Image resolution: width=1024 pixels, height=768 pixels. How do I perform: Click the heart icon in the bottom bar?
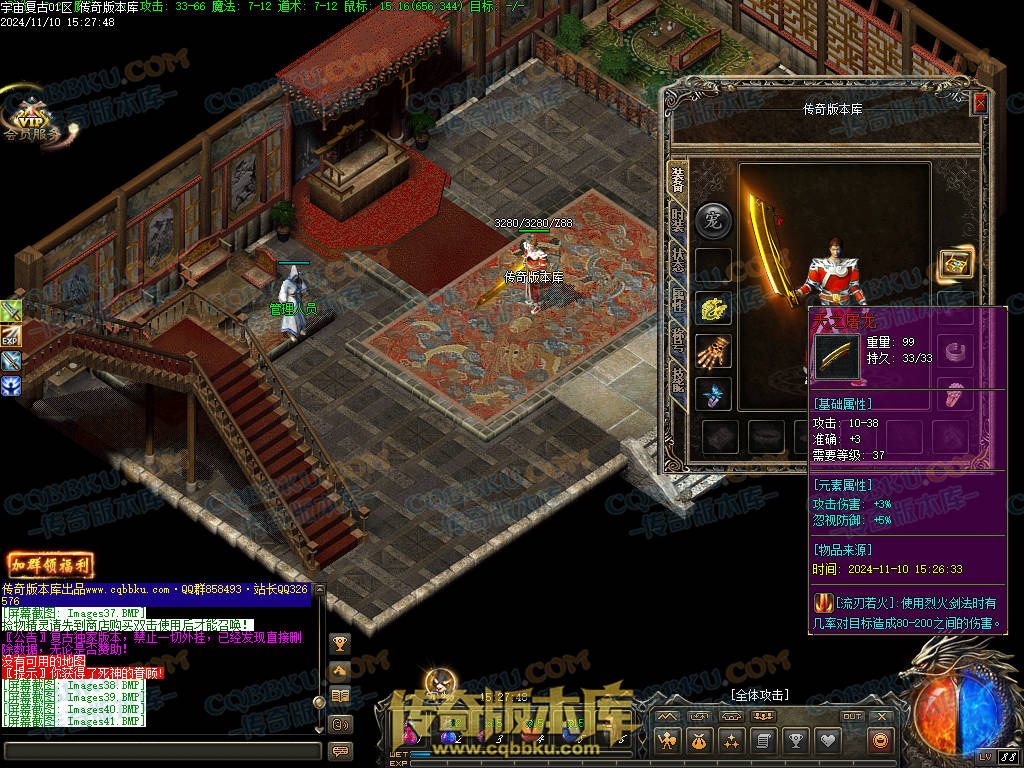point(827,741)
